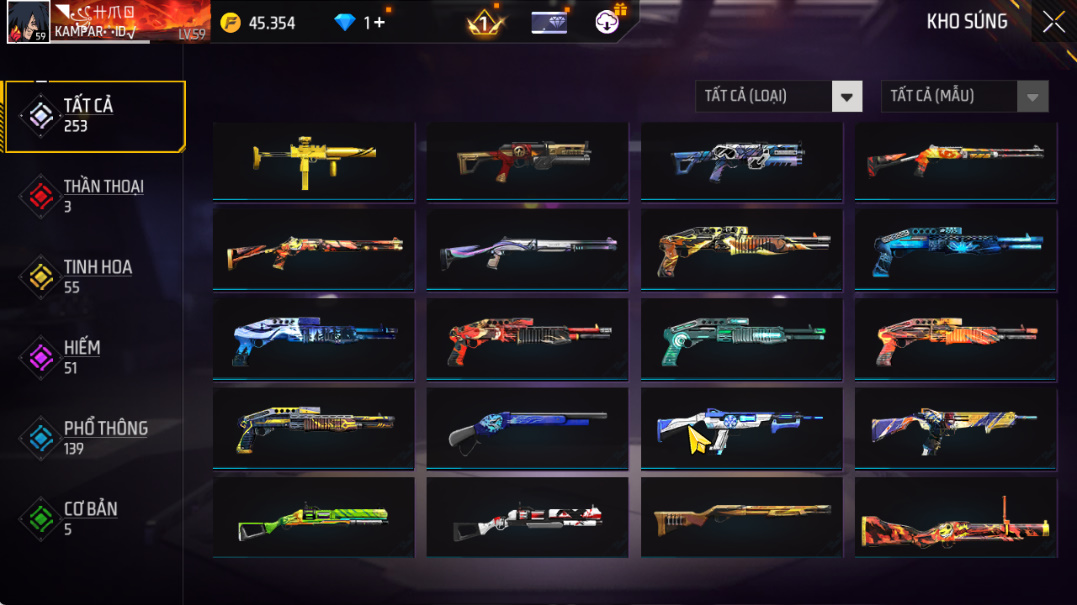
Task: Add more diamonds with the plus button
Action: click(379, 22)
